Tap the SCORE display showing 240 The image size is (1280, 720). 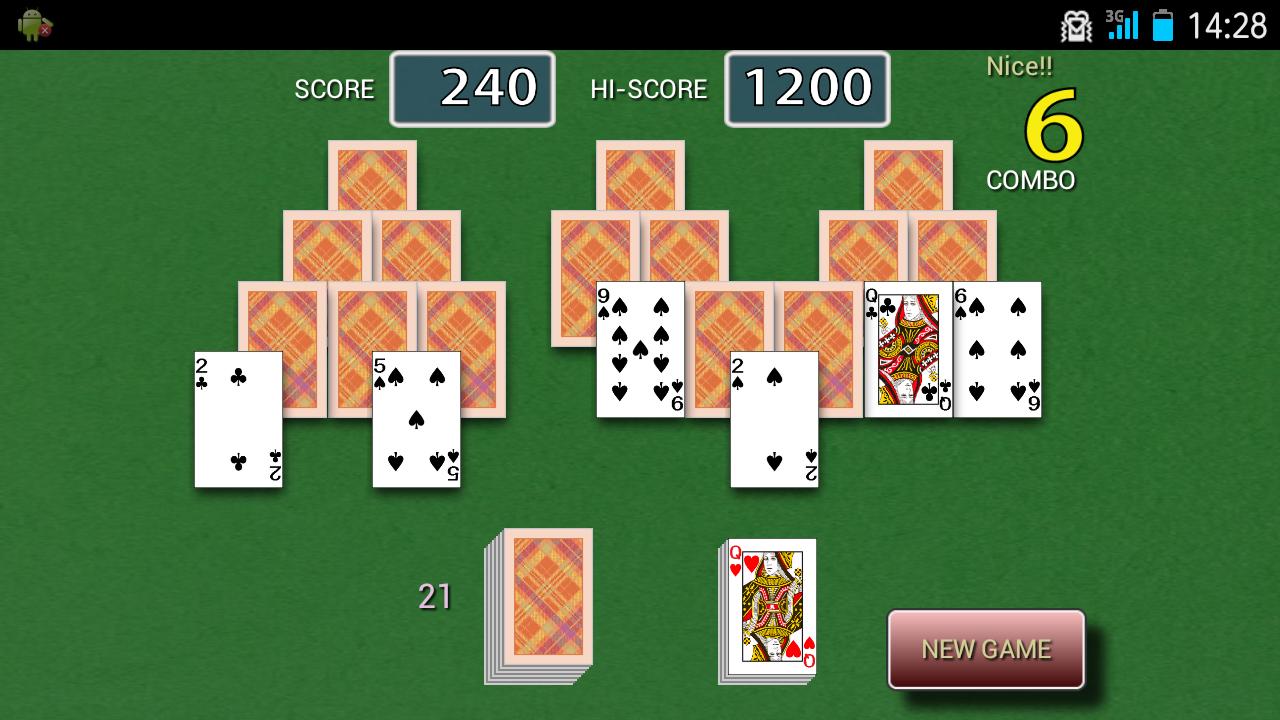[472, 88]
